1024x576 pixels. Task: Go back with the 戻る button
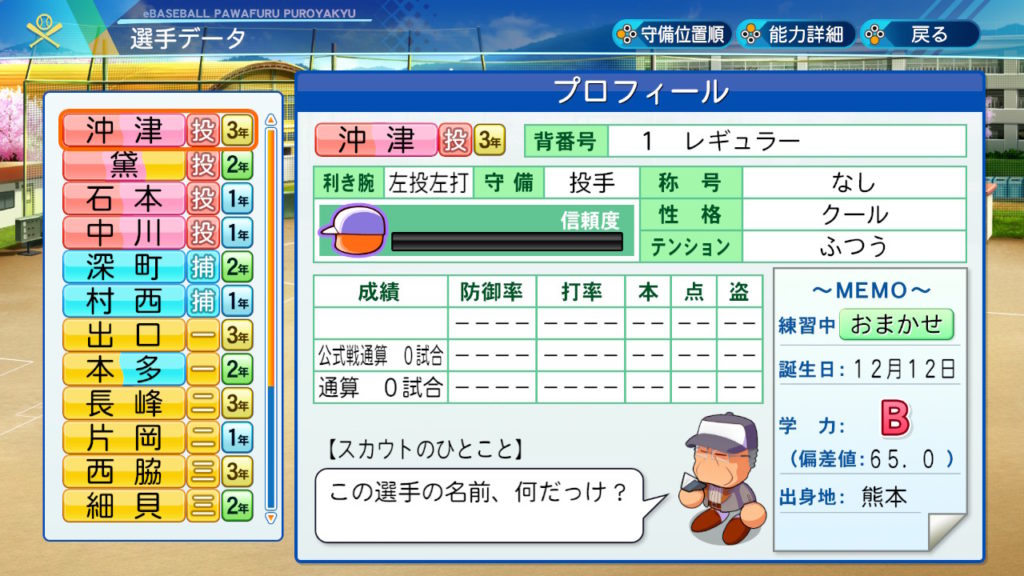click(x=918, y=34)
